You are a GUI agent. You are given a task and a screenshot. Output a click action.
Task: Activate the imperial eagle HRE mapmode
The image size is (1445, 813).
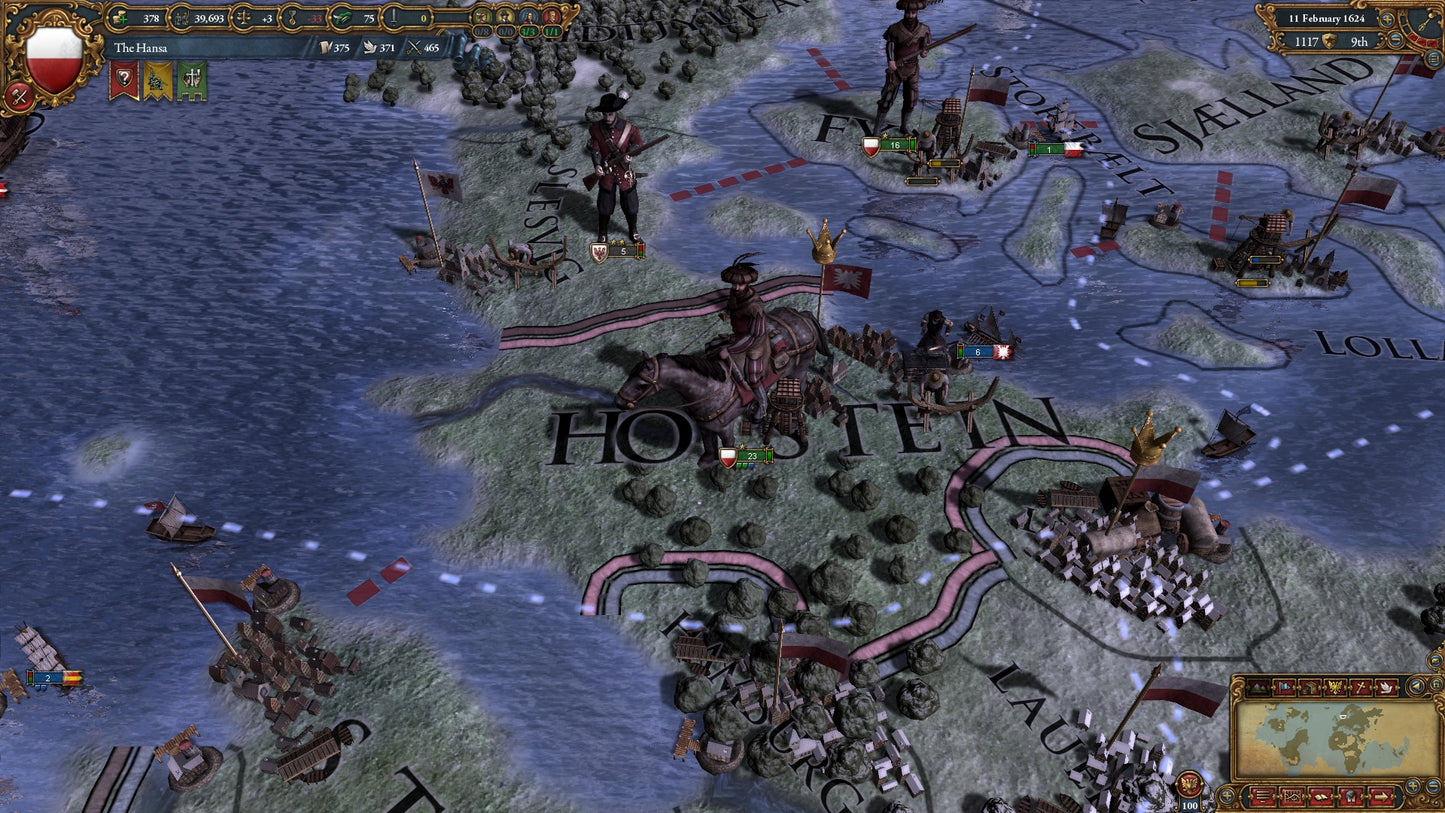(1335, 687)
